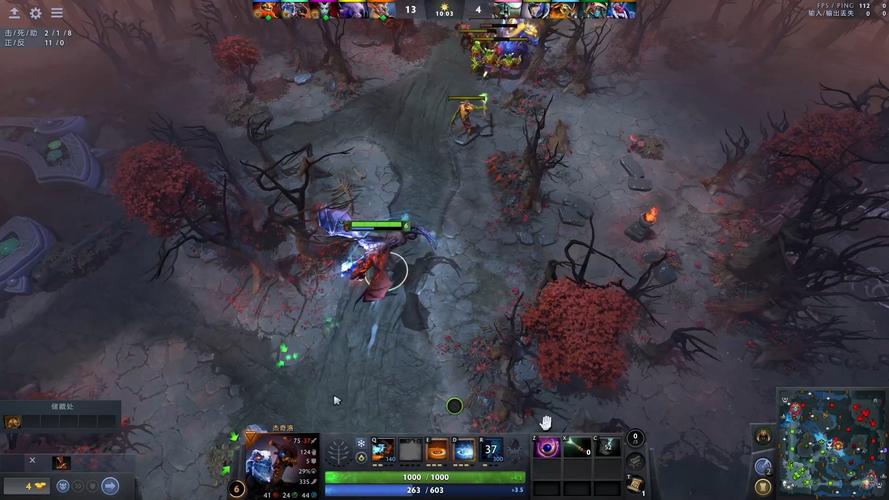
Task: Select the item in slot C
Action: tap(608, 448)
